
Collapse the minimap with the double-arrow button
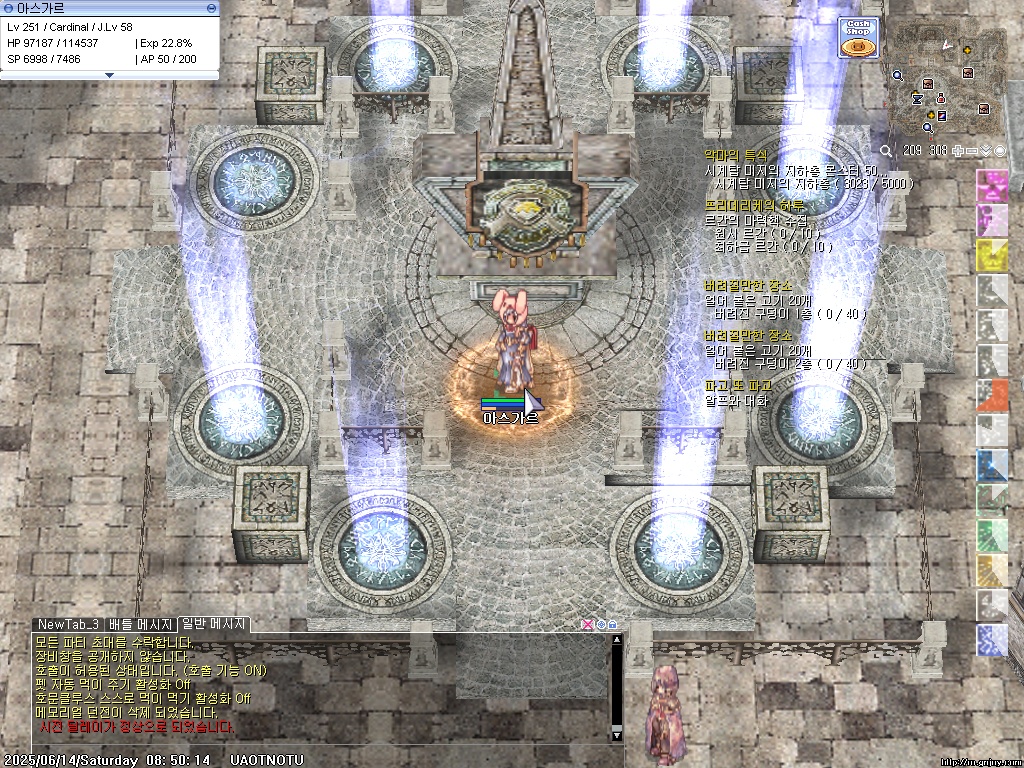[x=986, y=151]
